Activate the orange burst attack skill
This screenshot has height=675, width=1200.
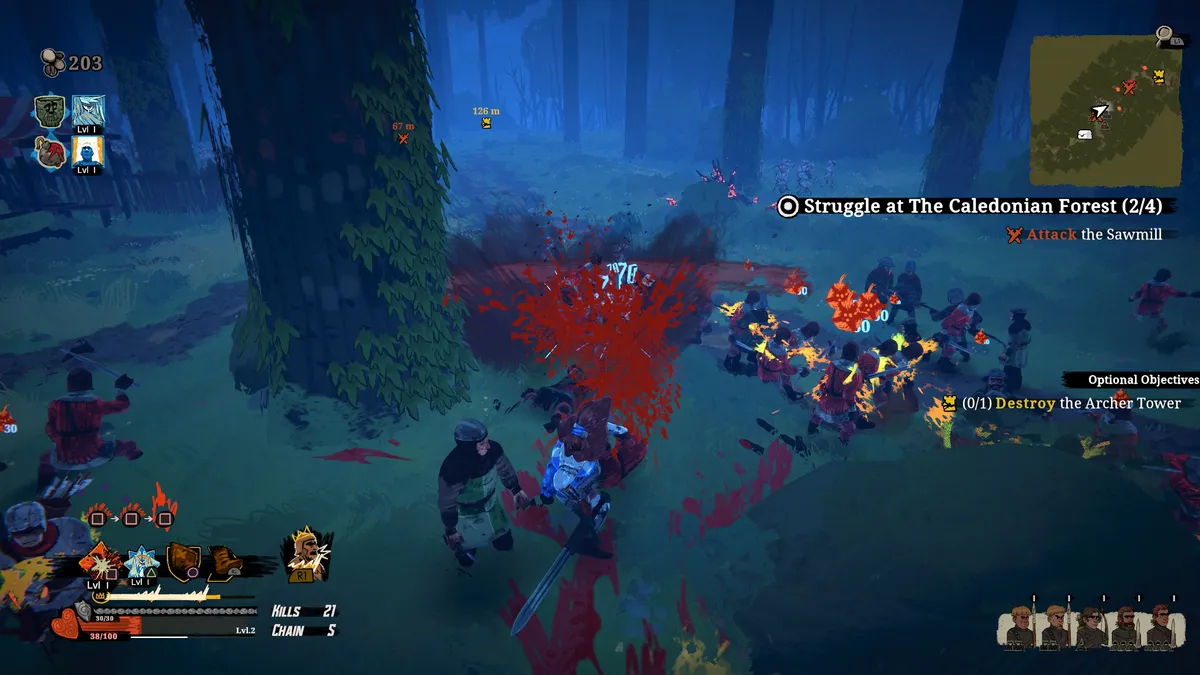tap(101, 562)
